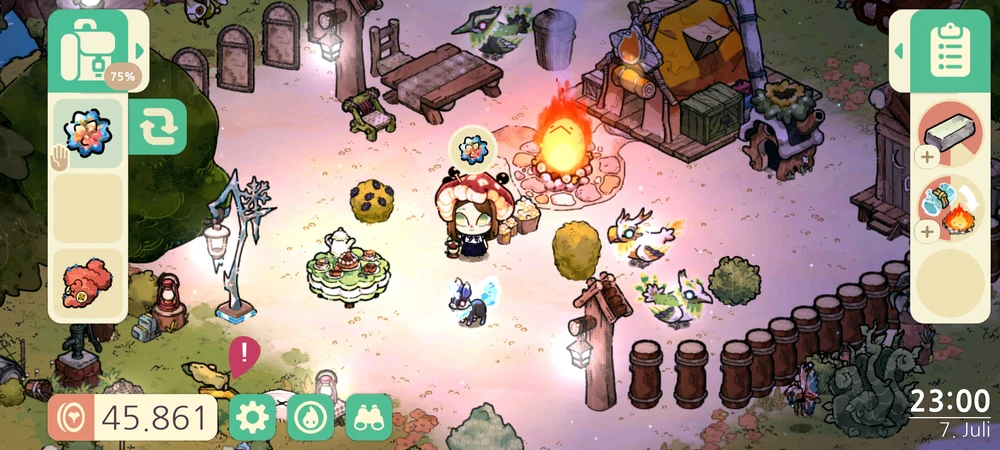
Task: Select the metal ingot quest tracker
Action: point(951,134)
